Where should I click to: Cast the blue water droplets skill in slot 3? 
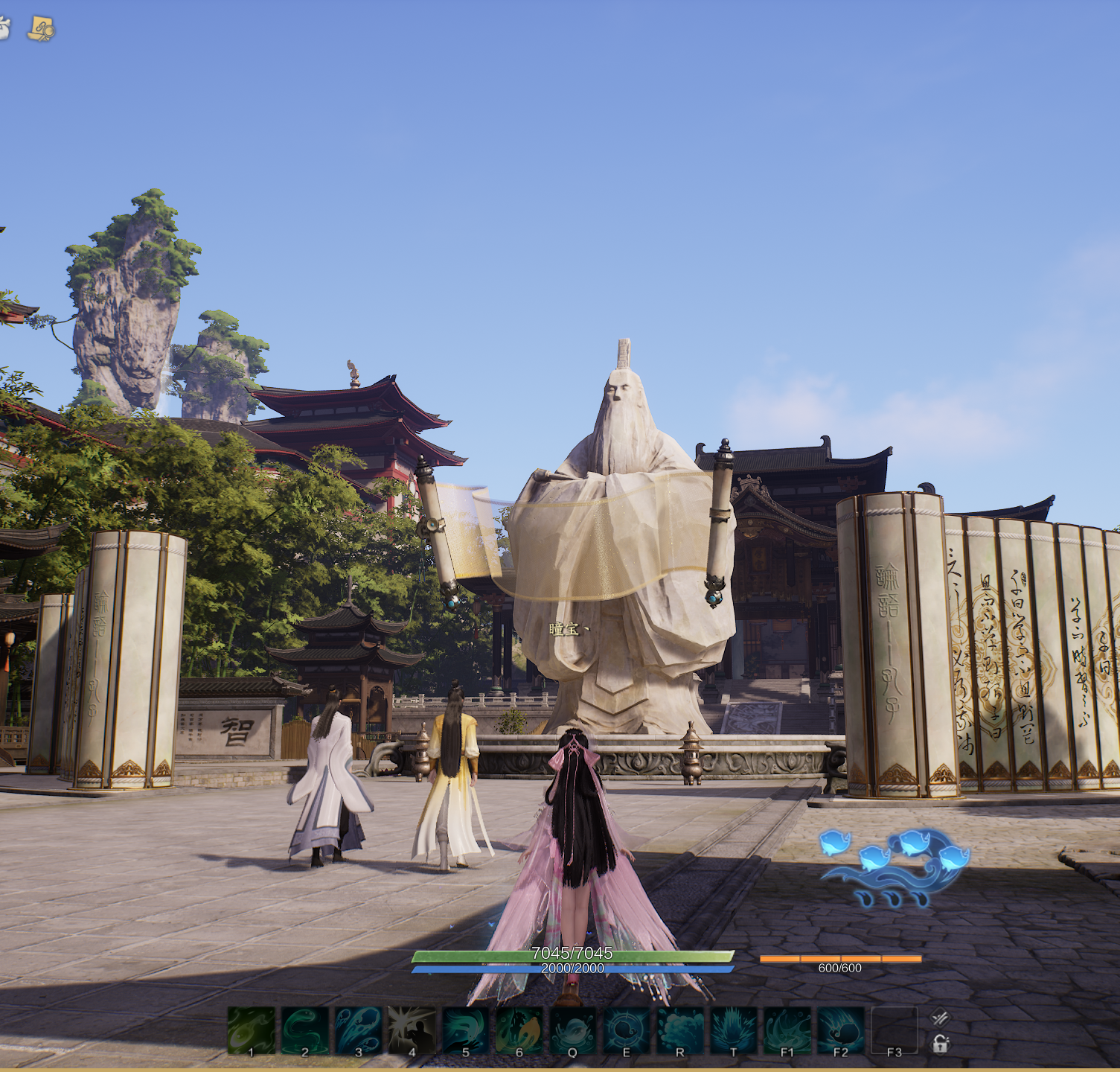359,1030
